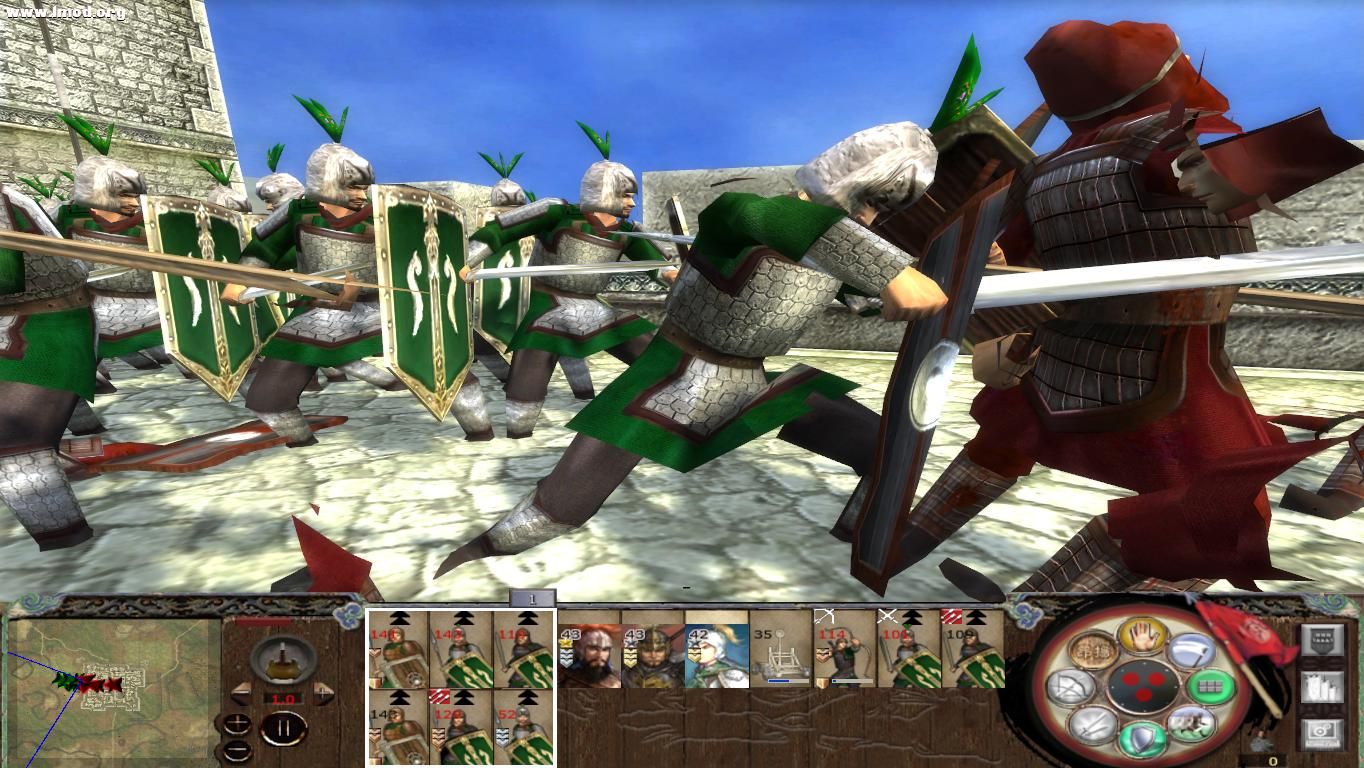Image resolution: width=1364 pixels, height=768 pixels.
Task: Open the shield-crest panel button at top right
Action: pos(1322,640)
